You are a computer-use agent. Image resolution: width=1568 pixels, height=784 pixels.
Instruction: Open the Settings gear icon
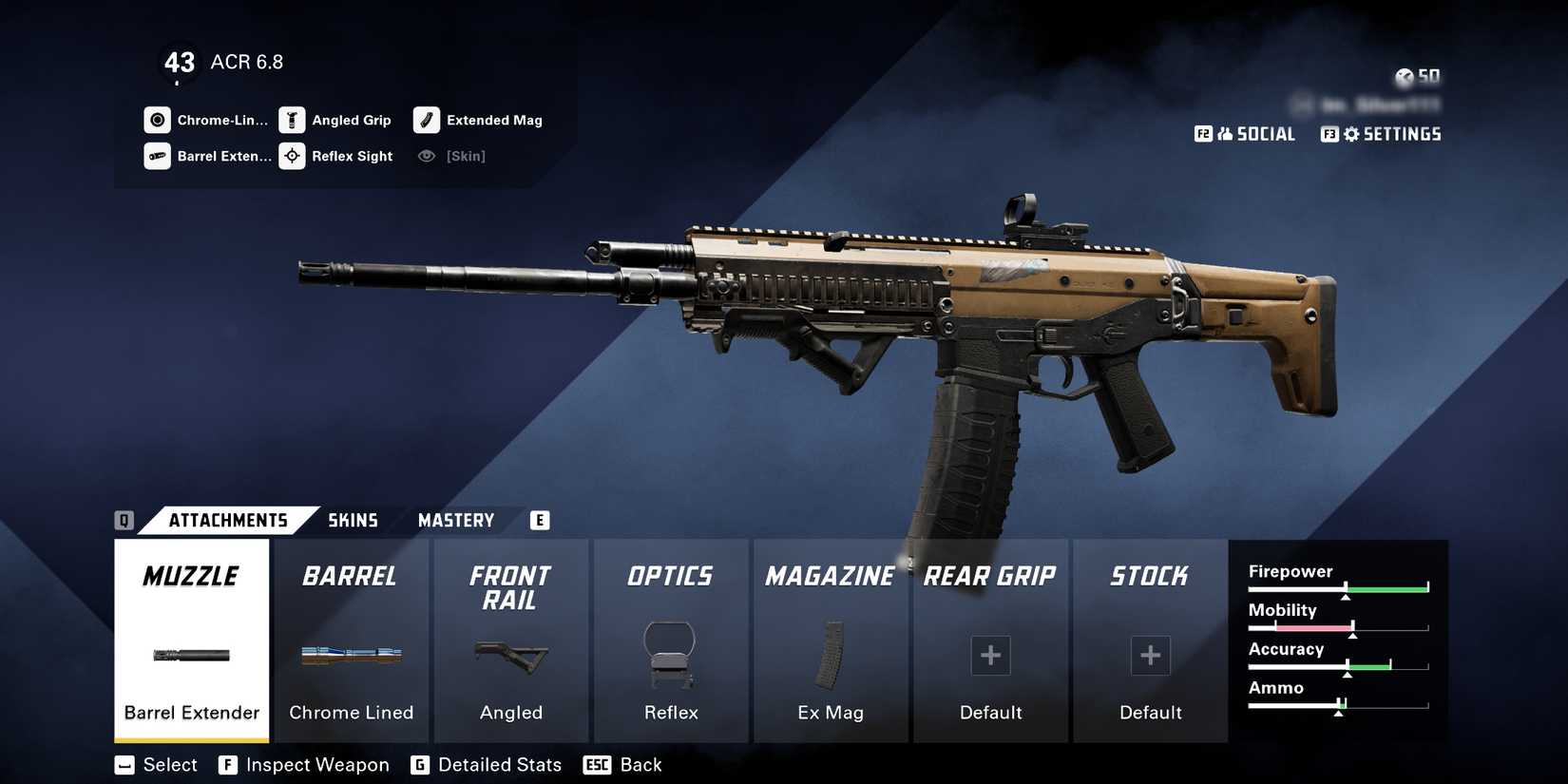1351,134
